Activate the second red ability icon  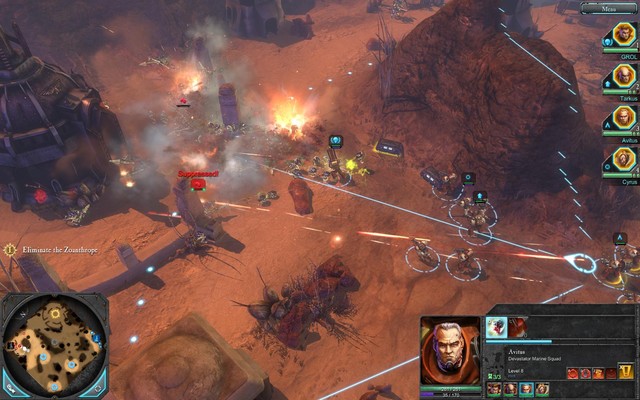point(518,327)
